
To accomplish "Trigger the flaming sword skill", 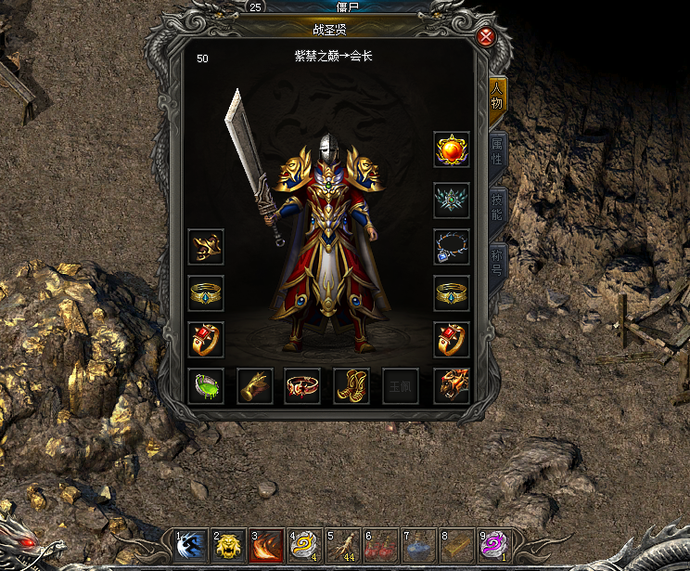I will 268,545.
